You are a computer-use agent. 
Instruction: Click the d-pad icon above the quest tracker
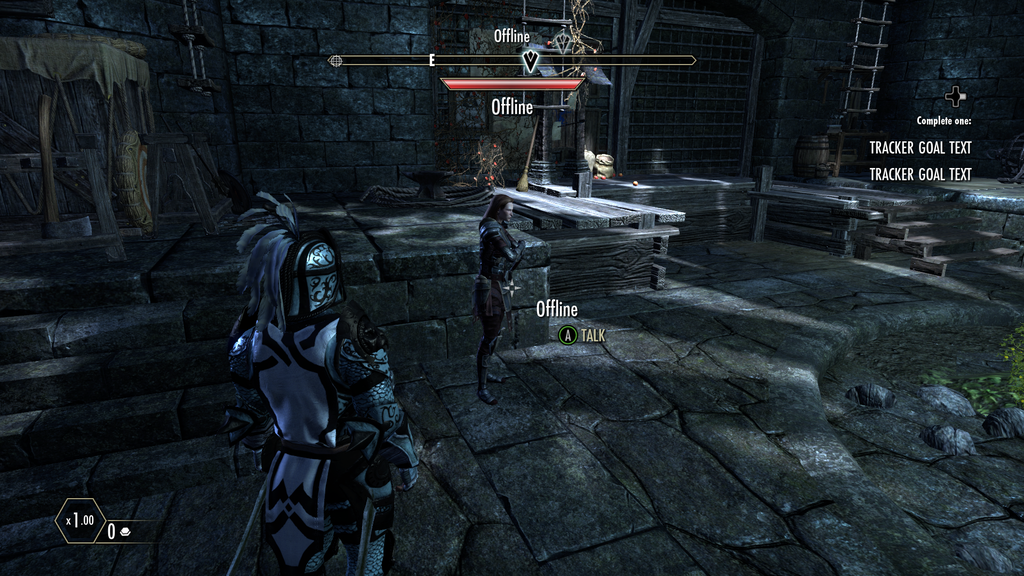click(x=957, y=97)
